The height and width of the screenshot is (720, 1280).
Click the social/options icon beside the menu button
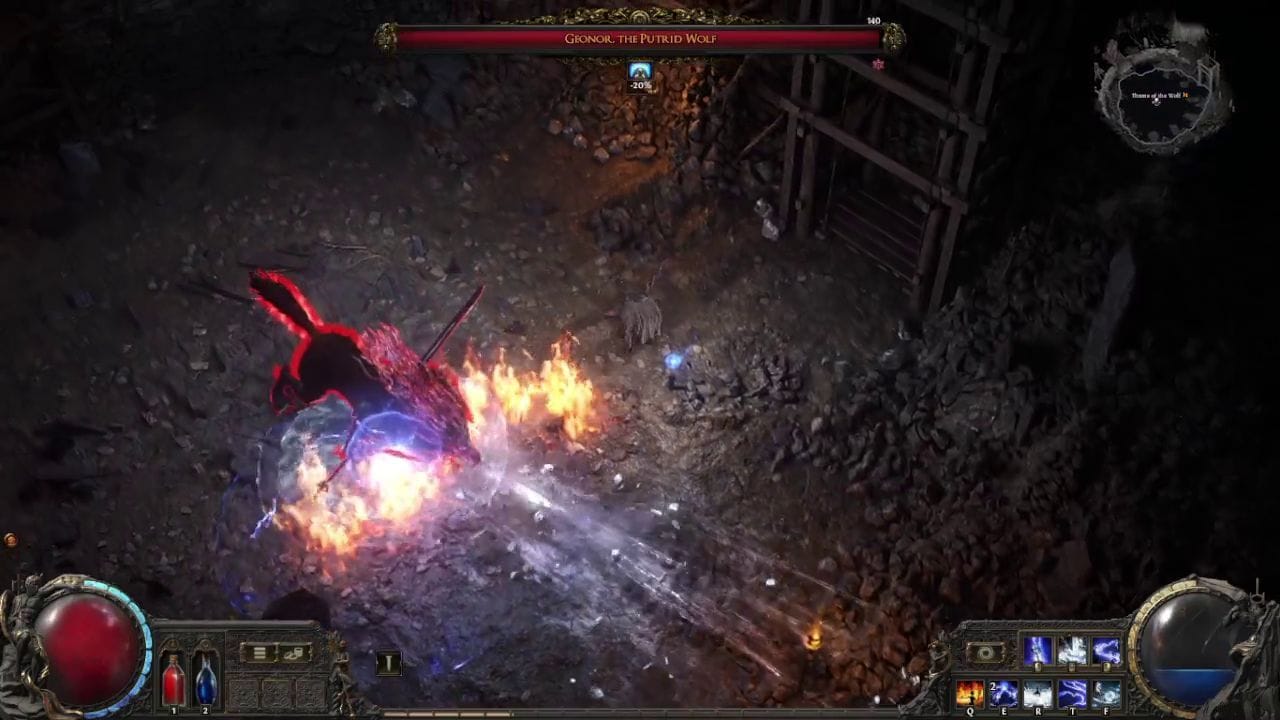(x=293, y=653)
